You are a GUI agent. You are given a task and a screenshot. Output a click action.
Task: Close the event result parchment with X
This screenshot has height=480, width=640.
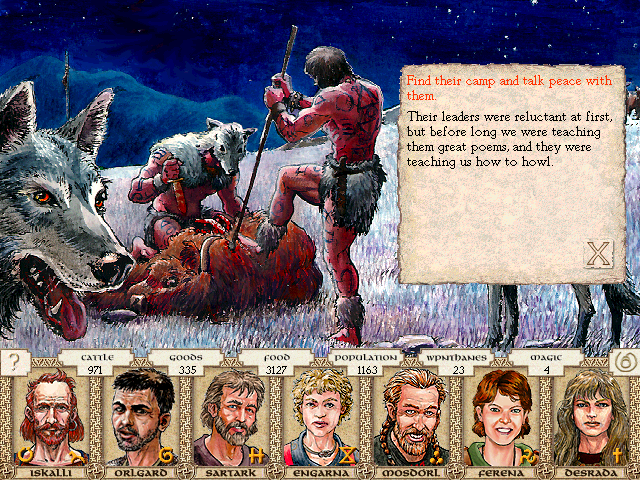click(x=597, y=253)
